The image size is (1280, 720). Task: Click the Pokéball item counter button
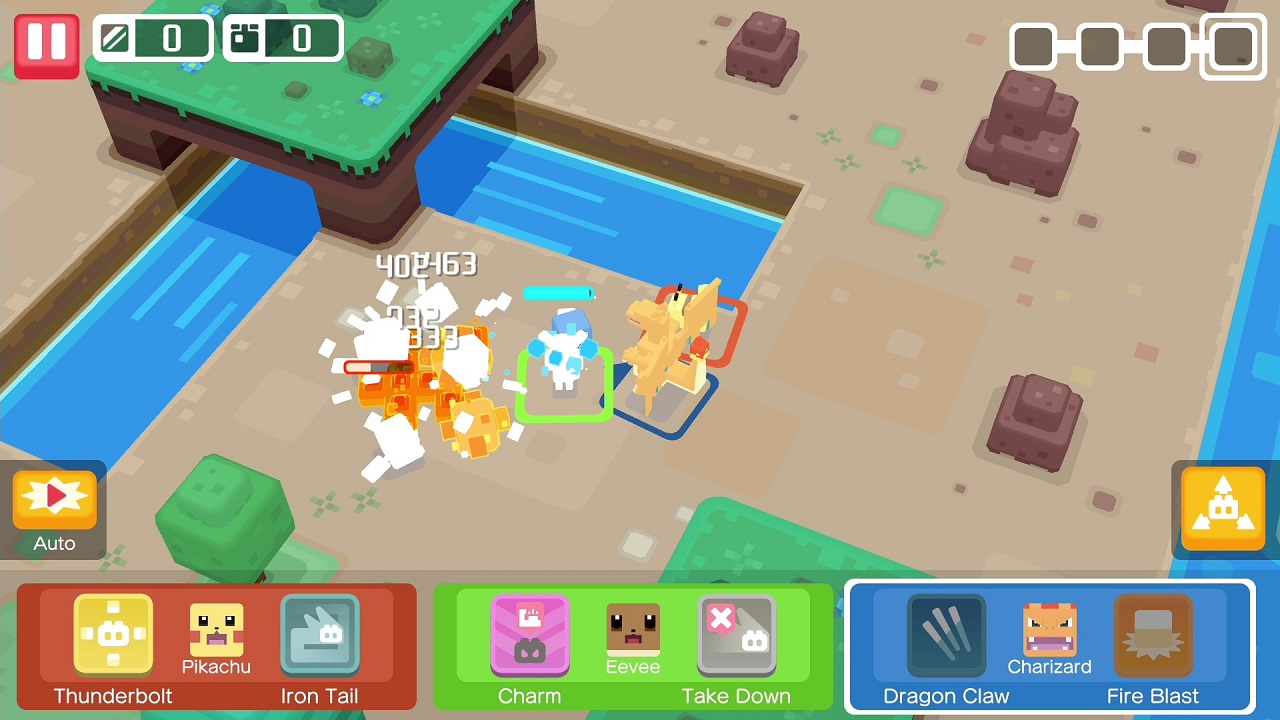click(283, 40)
